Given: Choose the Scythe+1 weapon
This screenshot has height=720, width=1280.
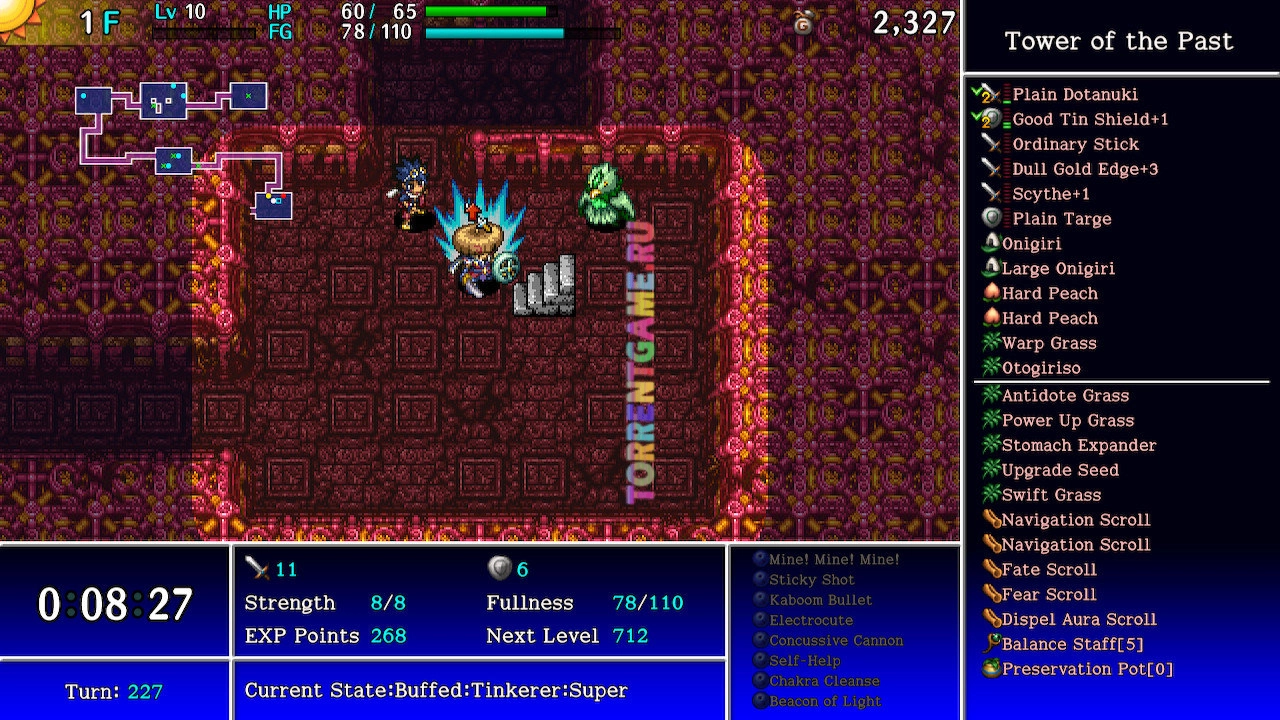Looking at the screenshot, I should 1050,194.
